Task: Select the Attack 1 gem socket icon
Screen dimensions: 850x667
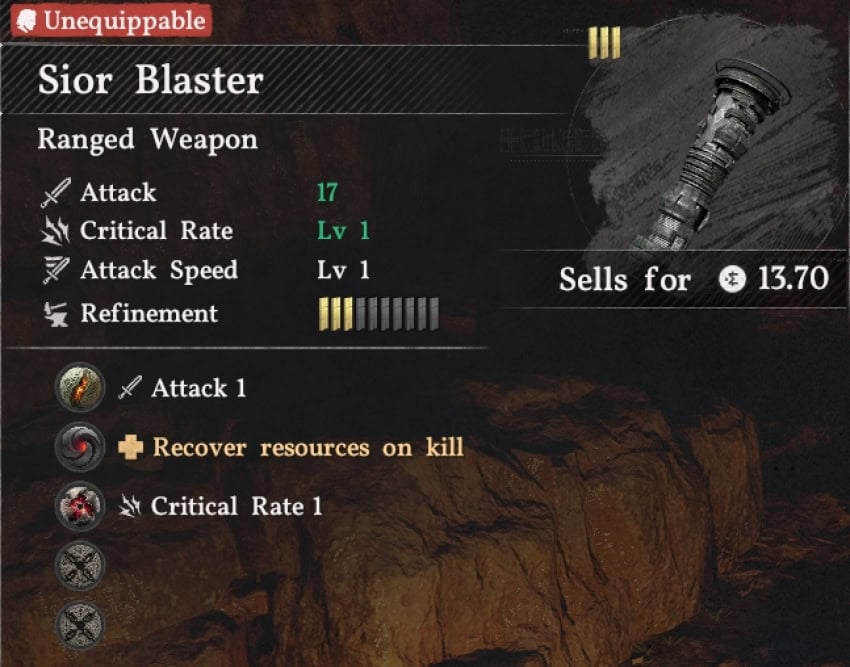Action: pos(79,388)
